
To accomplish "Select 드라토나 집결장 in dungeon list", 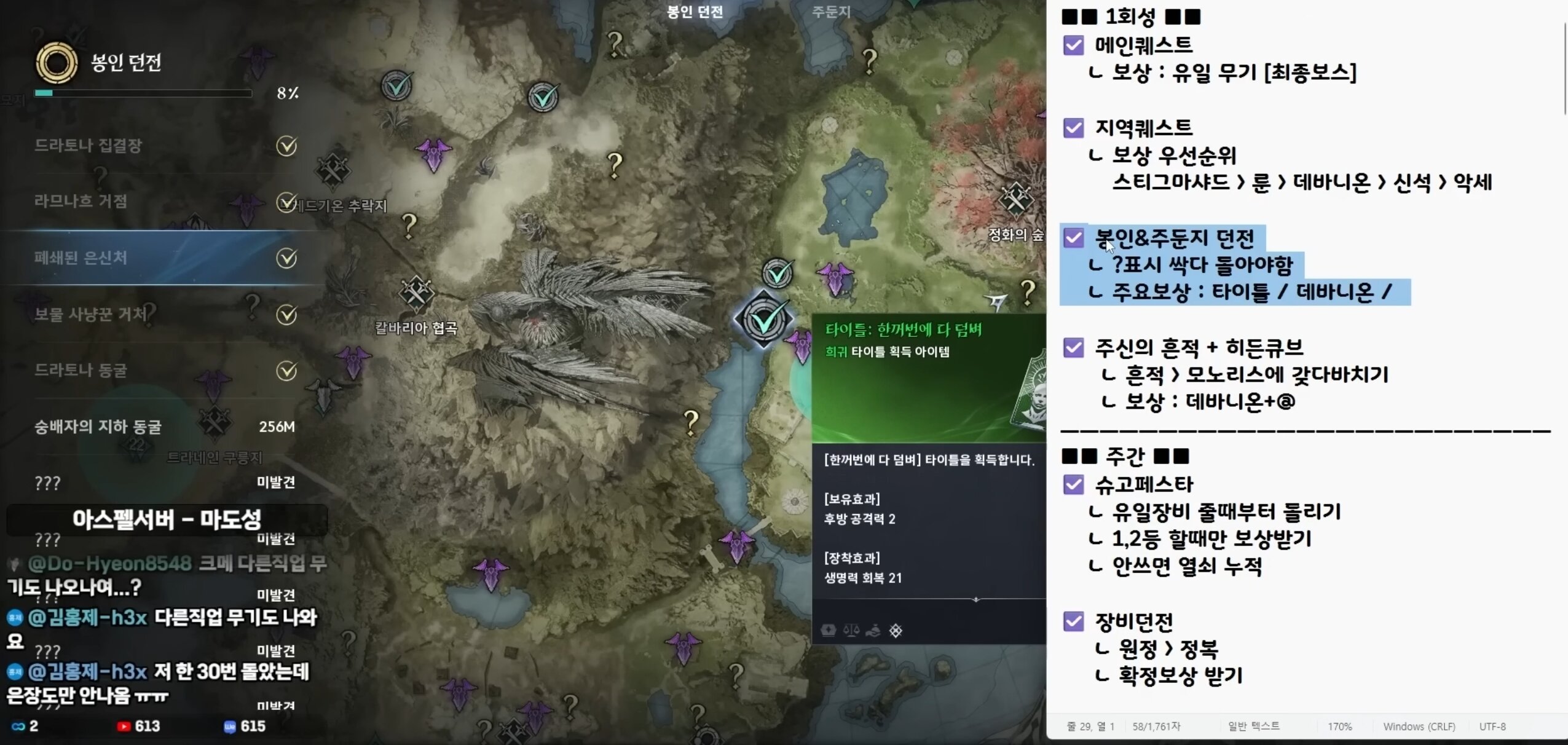I will pyautogui.click(x=89, y=146).
